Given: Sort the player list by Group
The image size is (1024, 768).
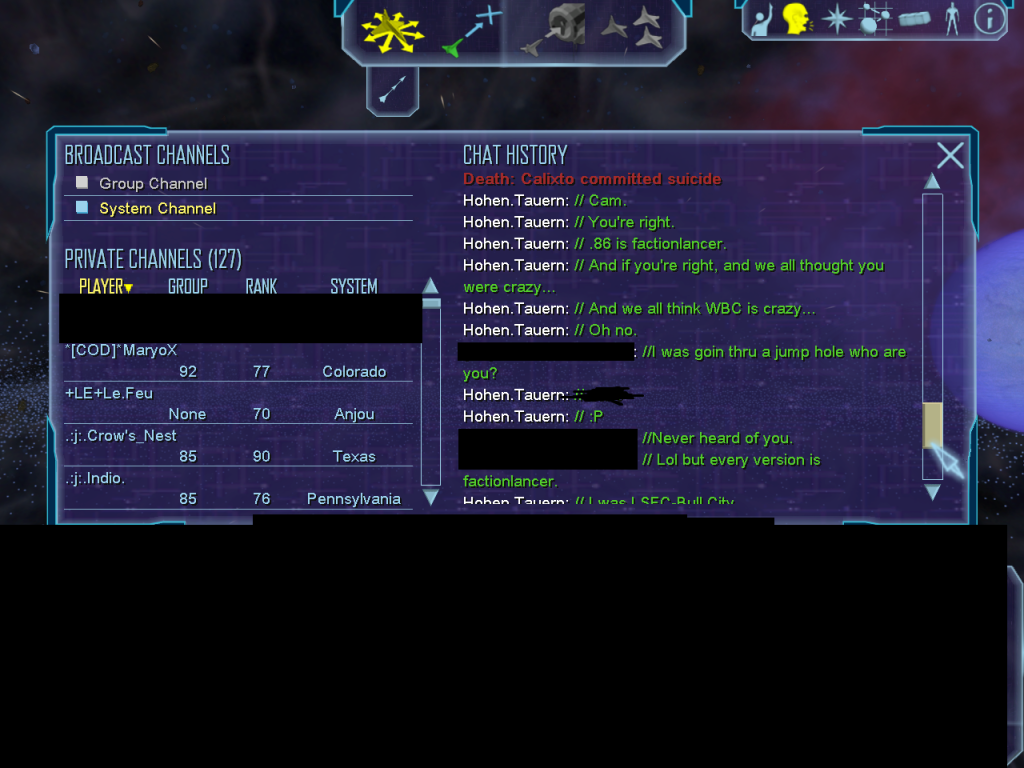Looking at the screenshot, I should (187, 287).
